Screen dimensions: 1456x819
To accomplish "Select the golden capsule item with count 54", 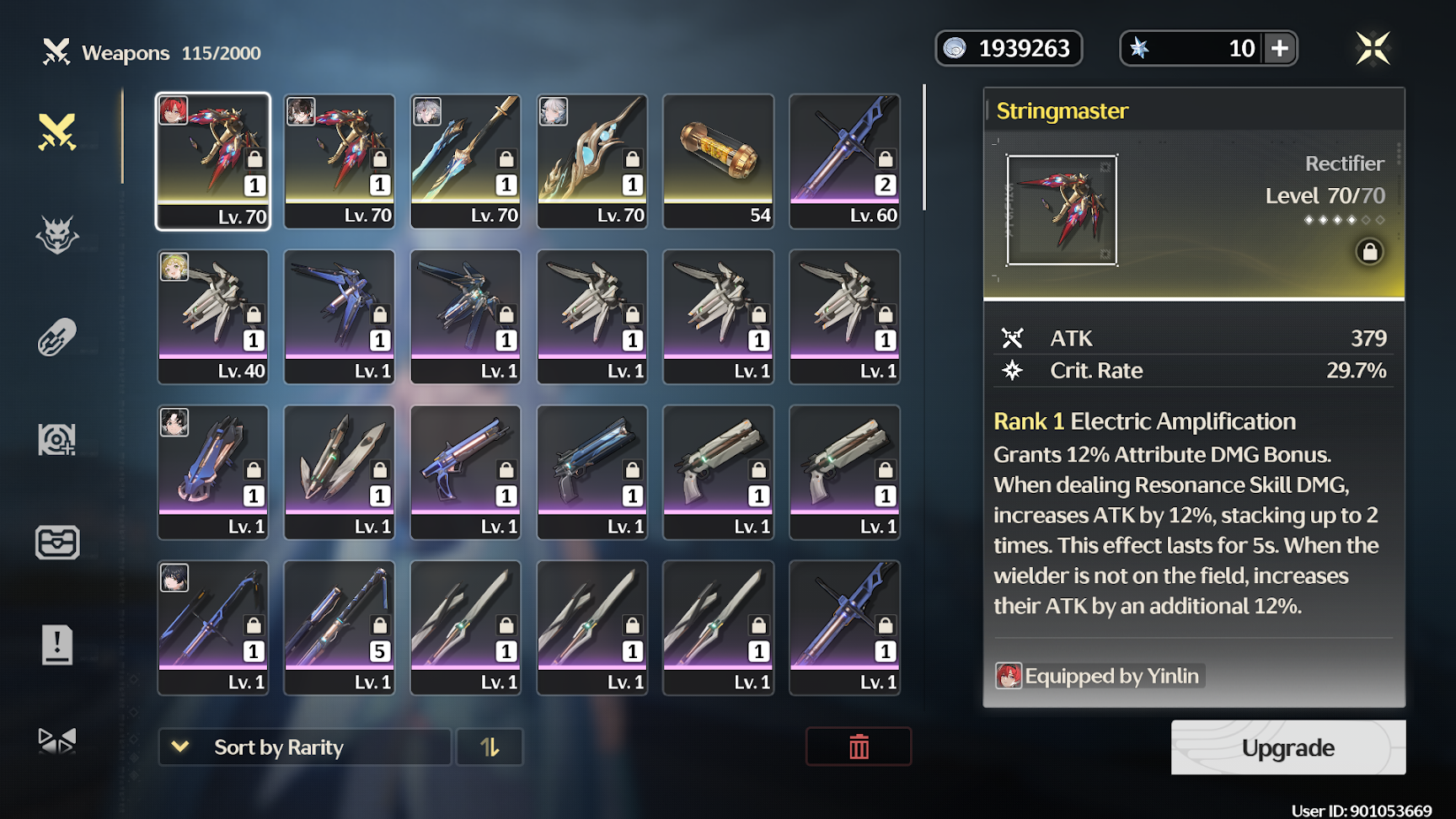I will tap(718, 161).
